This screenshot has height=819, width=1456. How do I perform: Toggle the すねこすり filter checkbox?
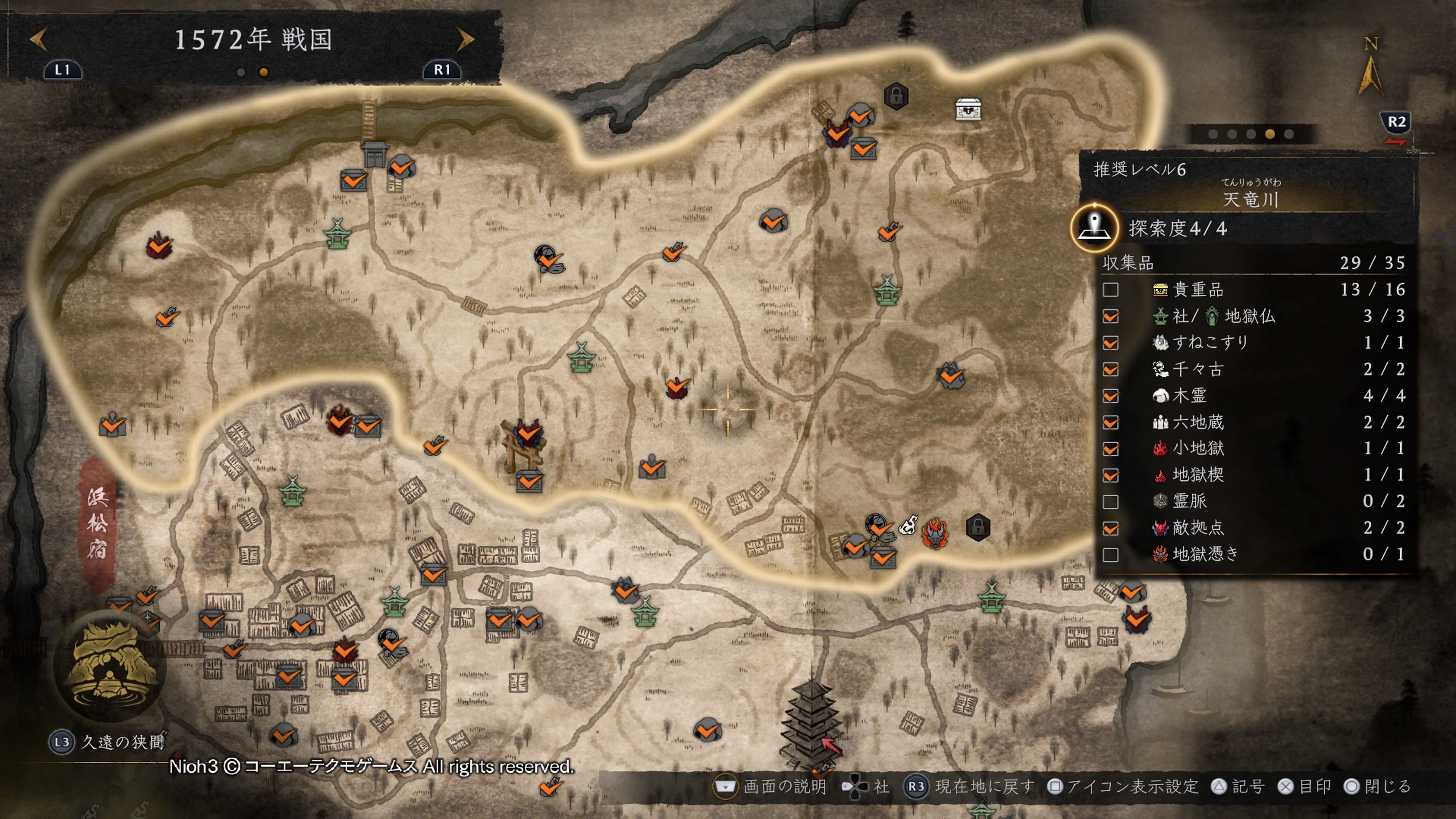1110,343
